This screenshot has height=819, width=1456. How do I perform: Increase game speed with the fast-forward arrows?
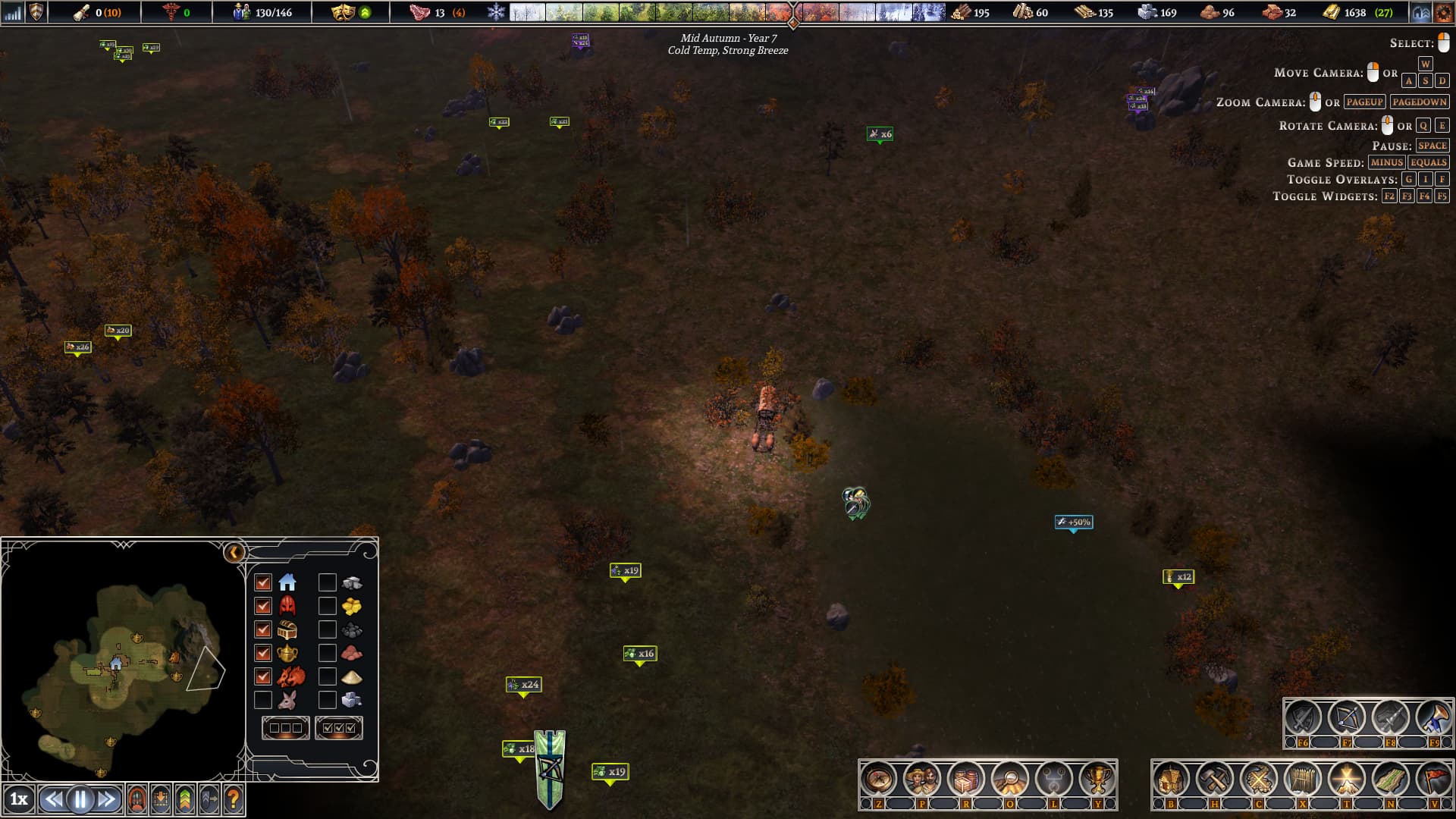107,799
